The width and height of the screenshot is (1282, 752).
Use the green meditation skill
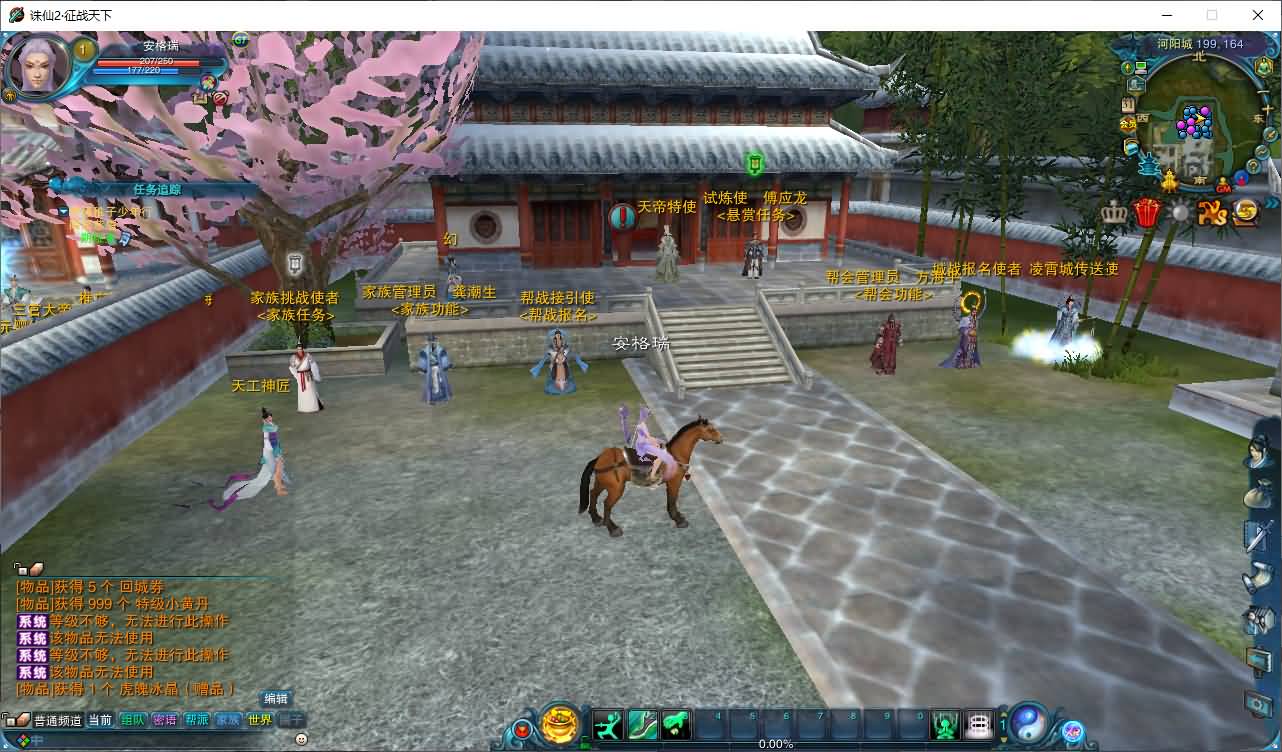point(945,724)
